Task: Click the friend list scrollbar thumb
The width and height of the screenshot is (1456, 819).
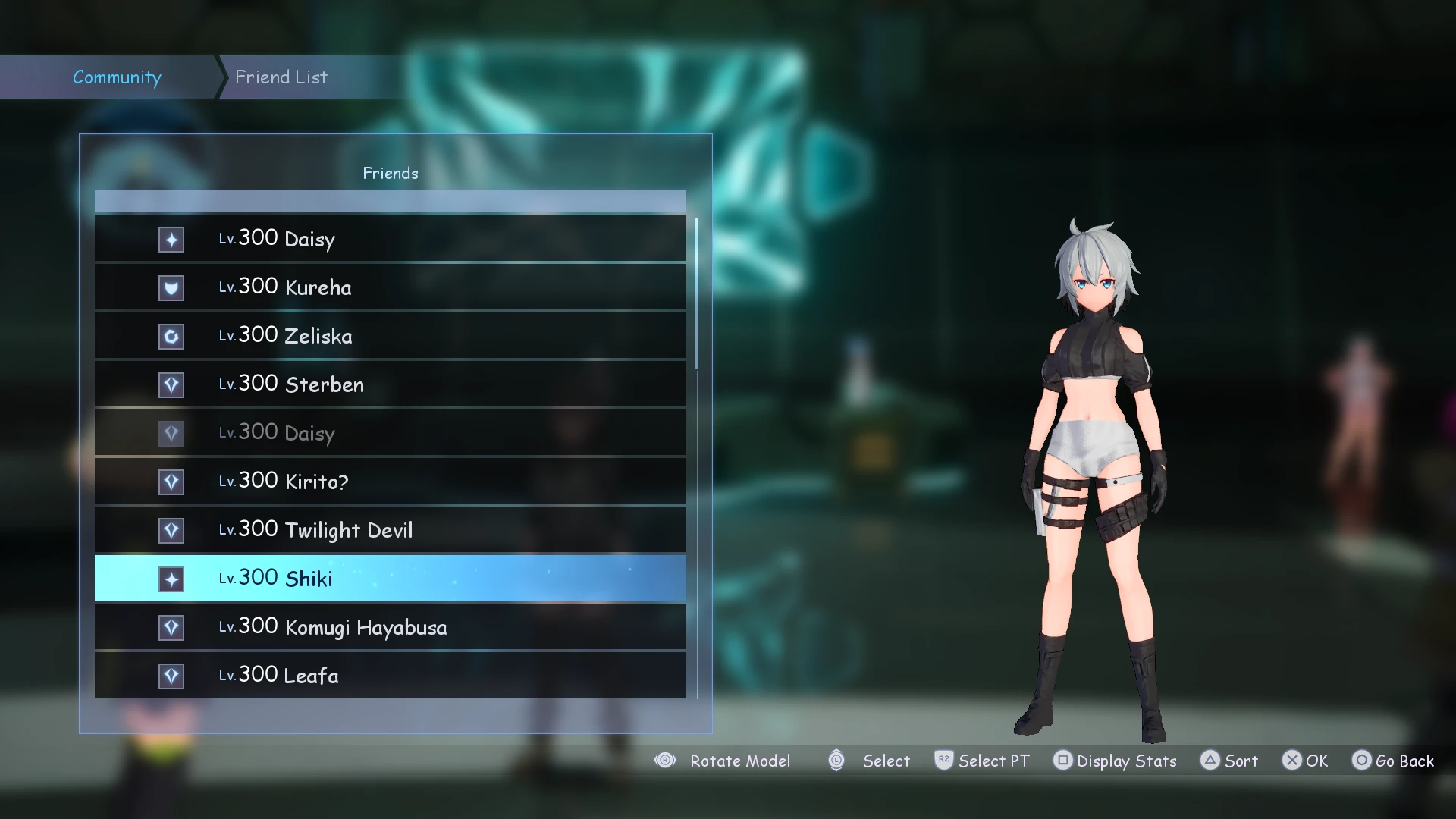Action: 697,293
